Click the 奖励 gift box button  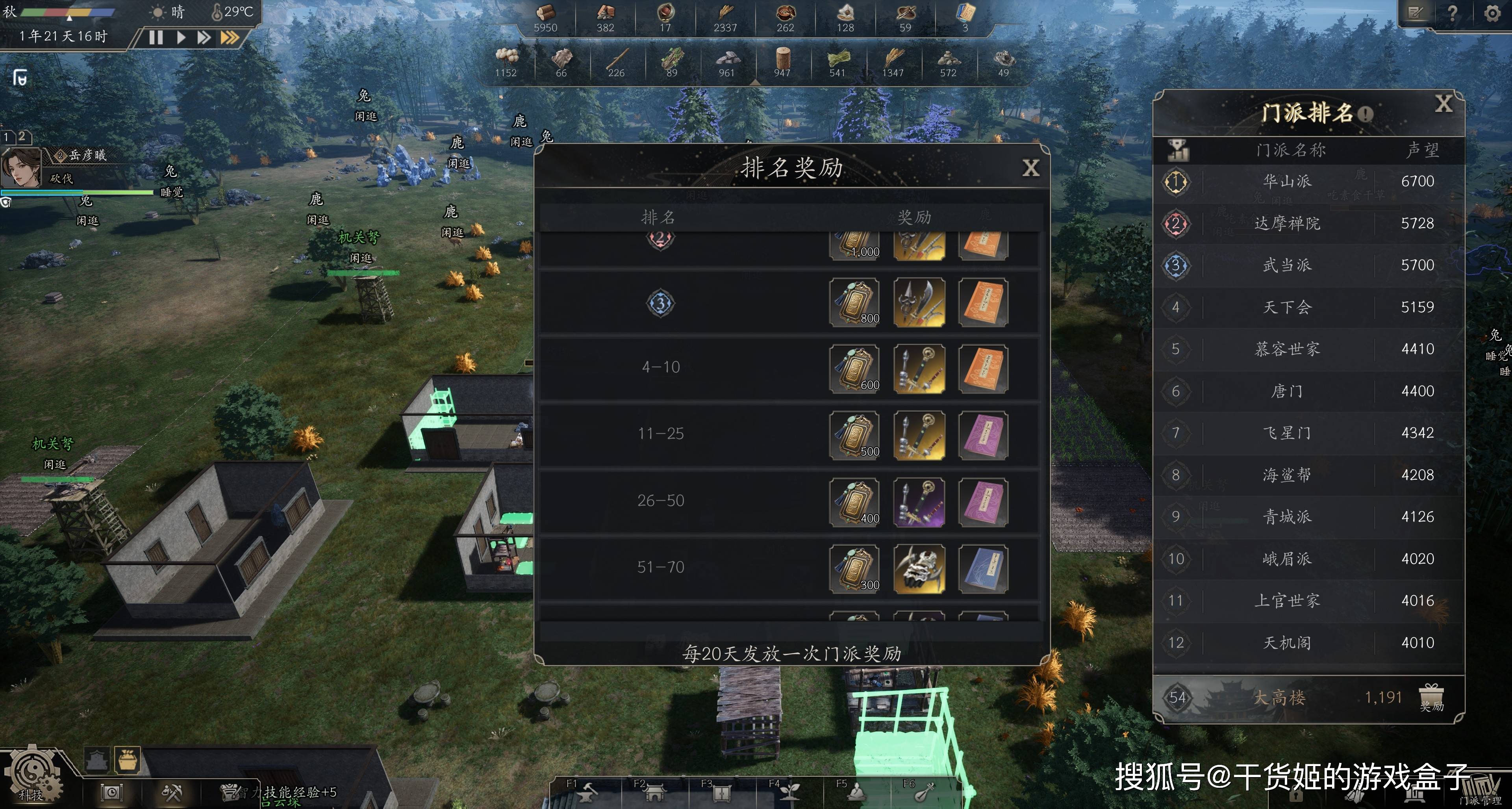point(1431,698)
